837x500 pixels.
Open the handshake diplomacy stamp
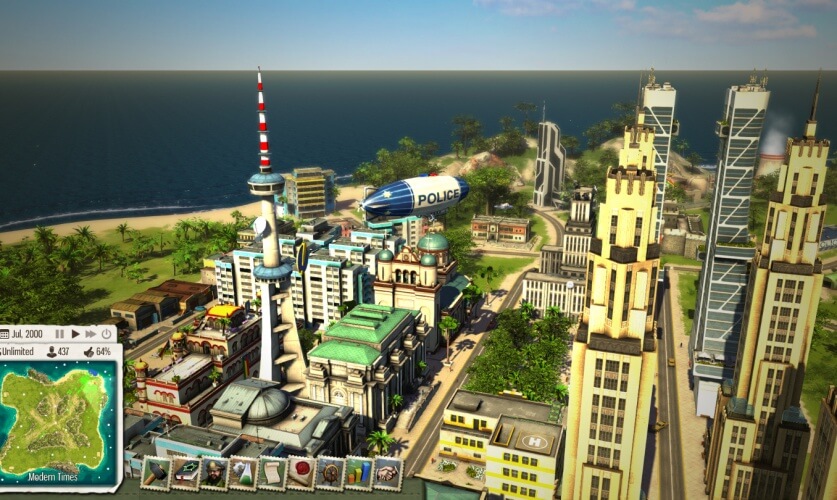click(388, 473)
